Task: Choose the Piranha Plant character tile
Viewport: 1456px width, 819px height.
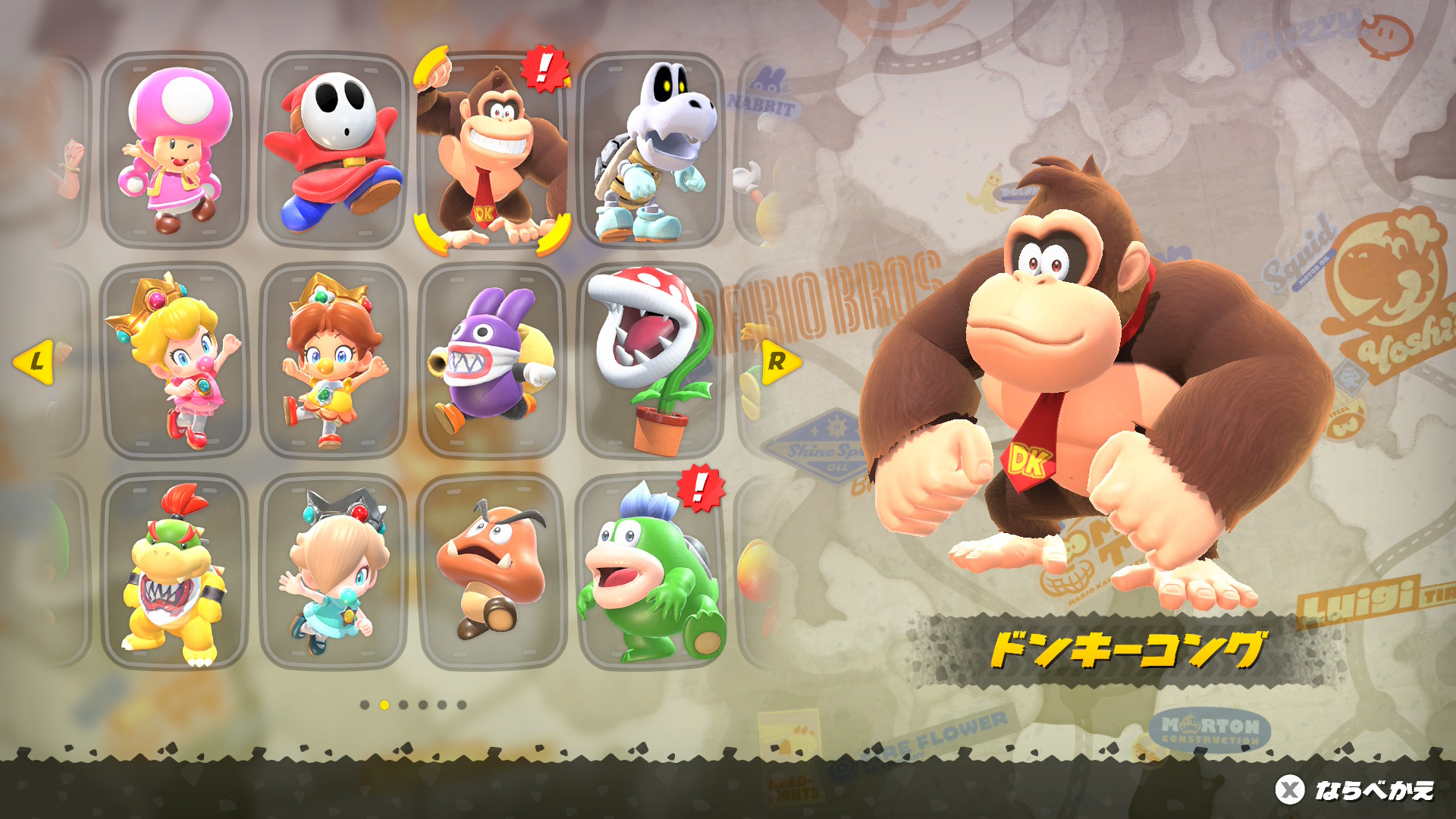Action: tap(652, 361)
